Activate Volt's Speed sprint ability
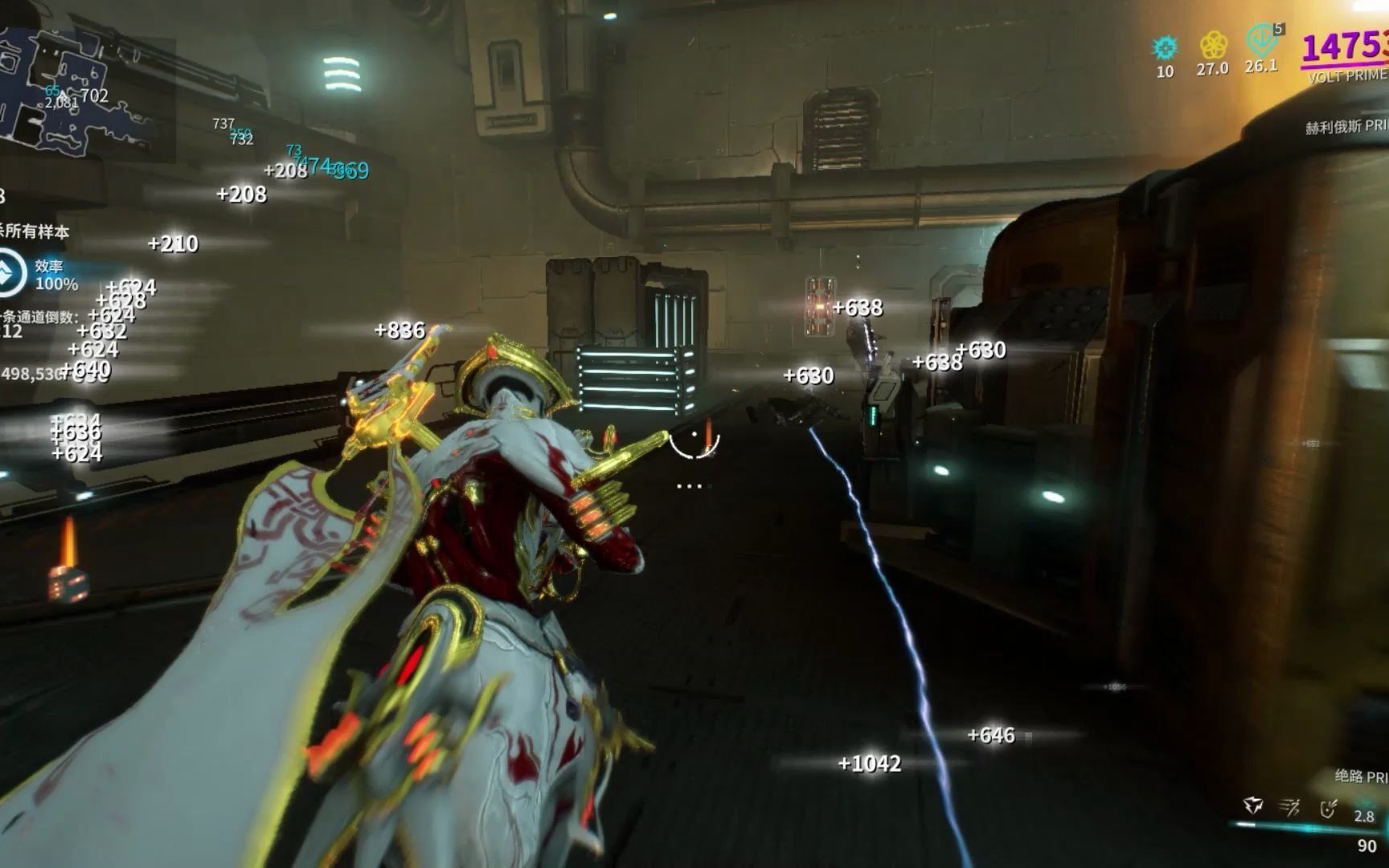 click(x=1290, y=806)
